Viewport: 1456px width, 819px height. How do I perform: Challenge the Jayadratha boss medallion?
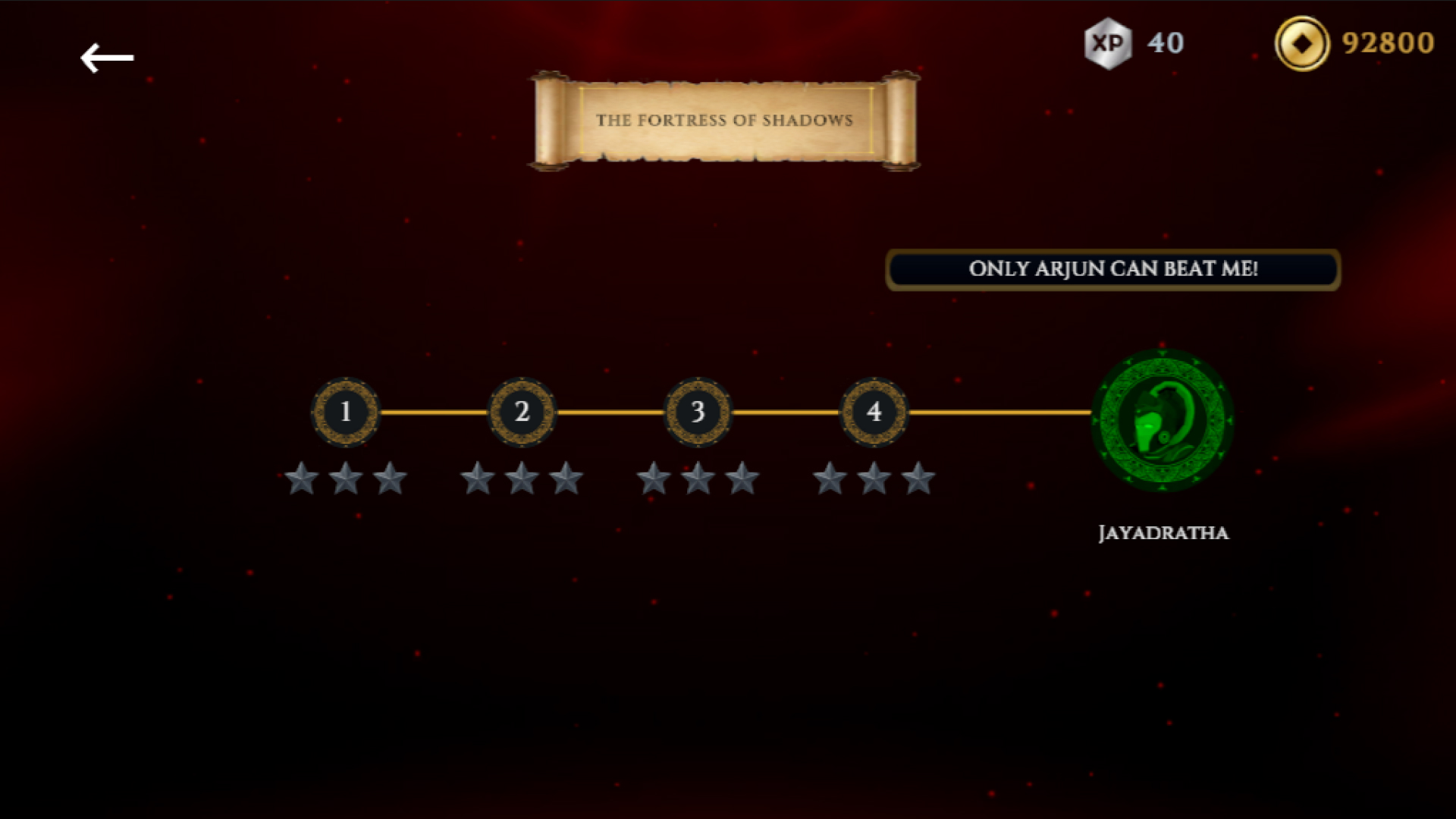pos(1163,420)
